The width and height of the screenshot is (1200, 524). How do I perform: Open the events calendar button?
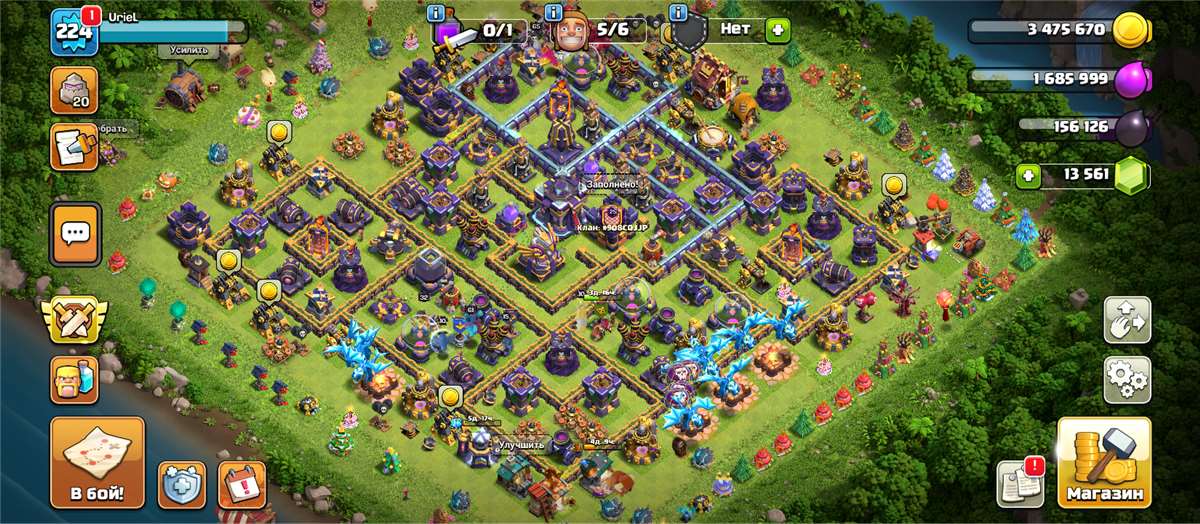point(241,485)
